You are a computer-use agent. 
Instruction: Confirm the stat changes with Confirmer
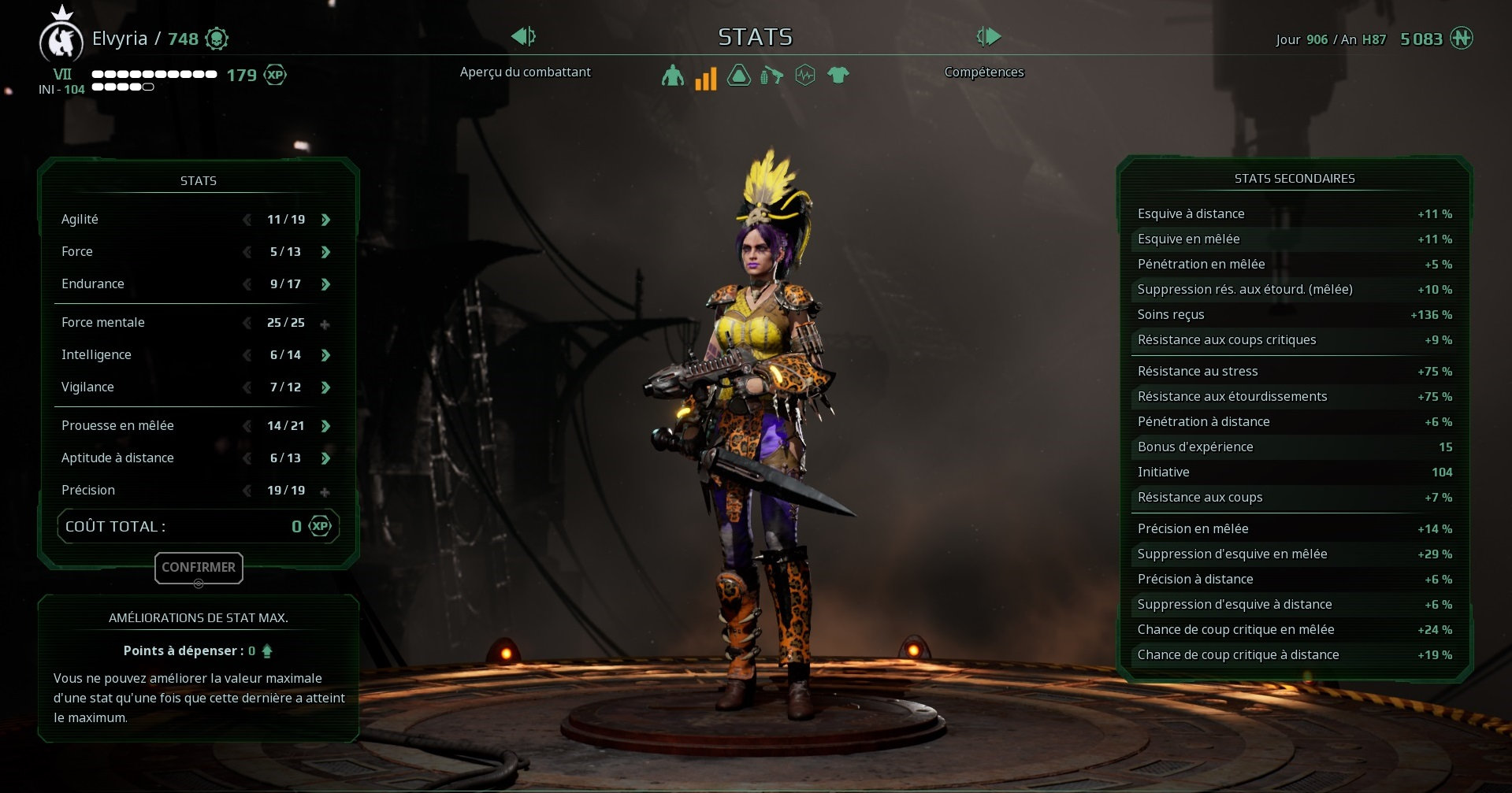click(x=199, y=568)
